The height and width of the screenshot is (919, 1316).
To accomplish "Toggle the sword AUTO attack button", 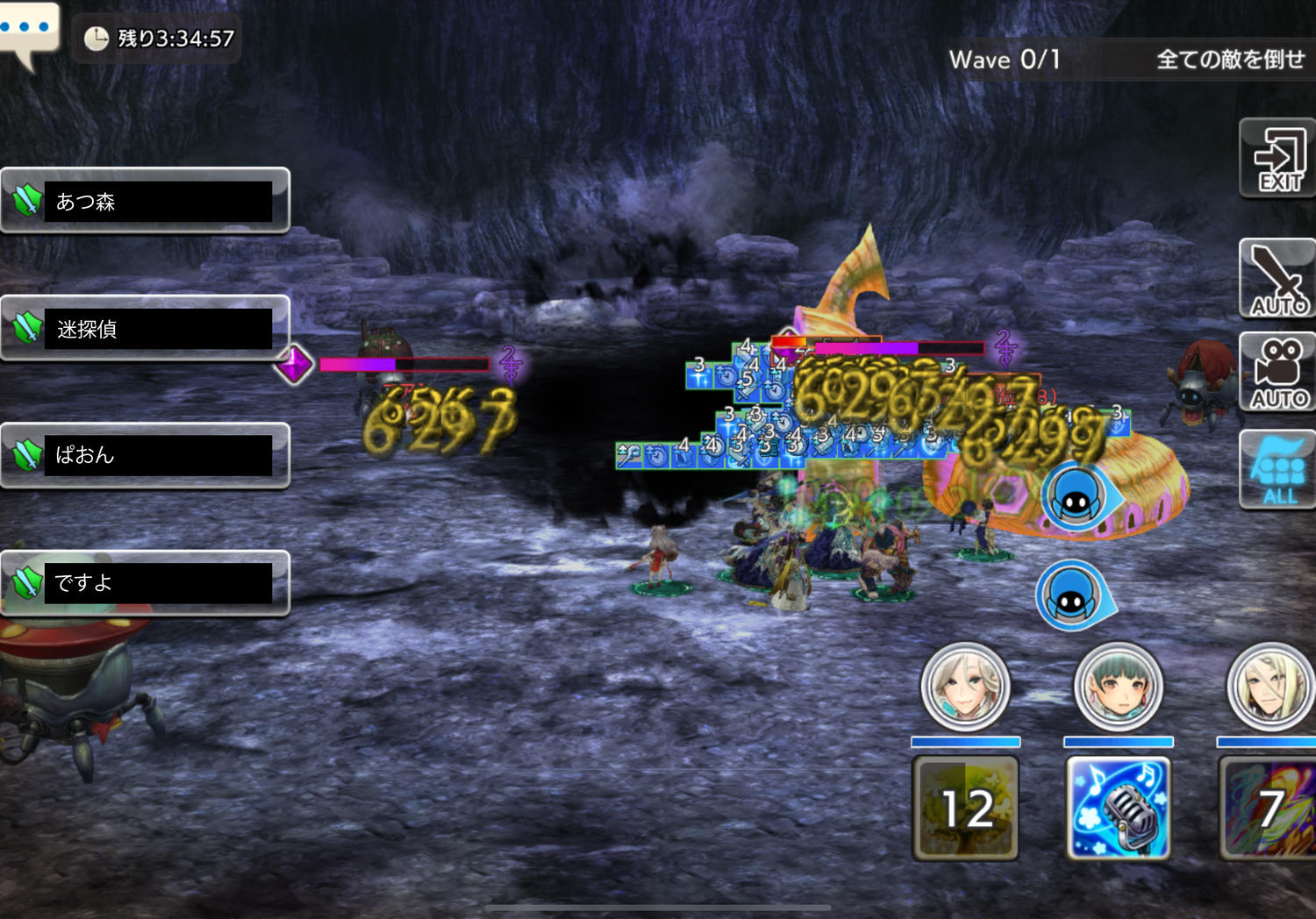I will tap(1277, 279).
